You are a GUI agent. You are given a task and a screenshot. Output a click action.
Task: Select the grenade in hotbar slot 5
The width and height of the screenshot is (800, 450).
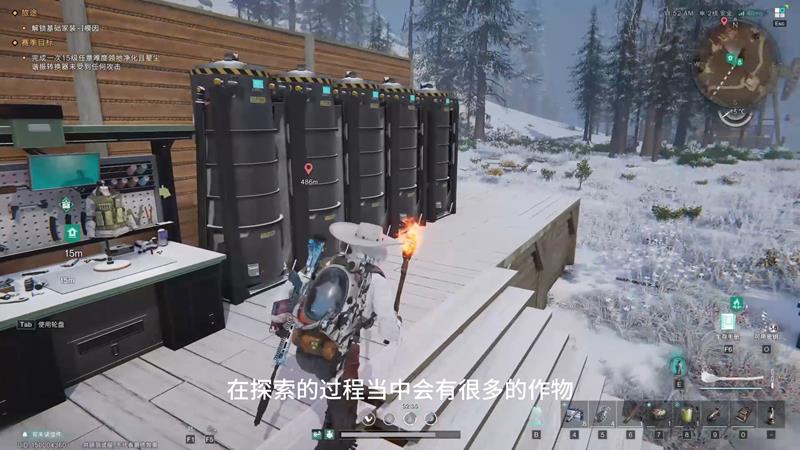pyautogui.click(x=603, y=415)
